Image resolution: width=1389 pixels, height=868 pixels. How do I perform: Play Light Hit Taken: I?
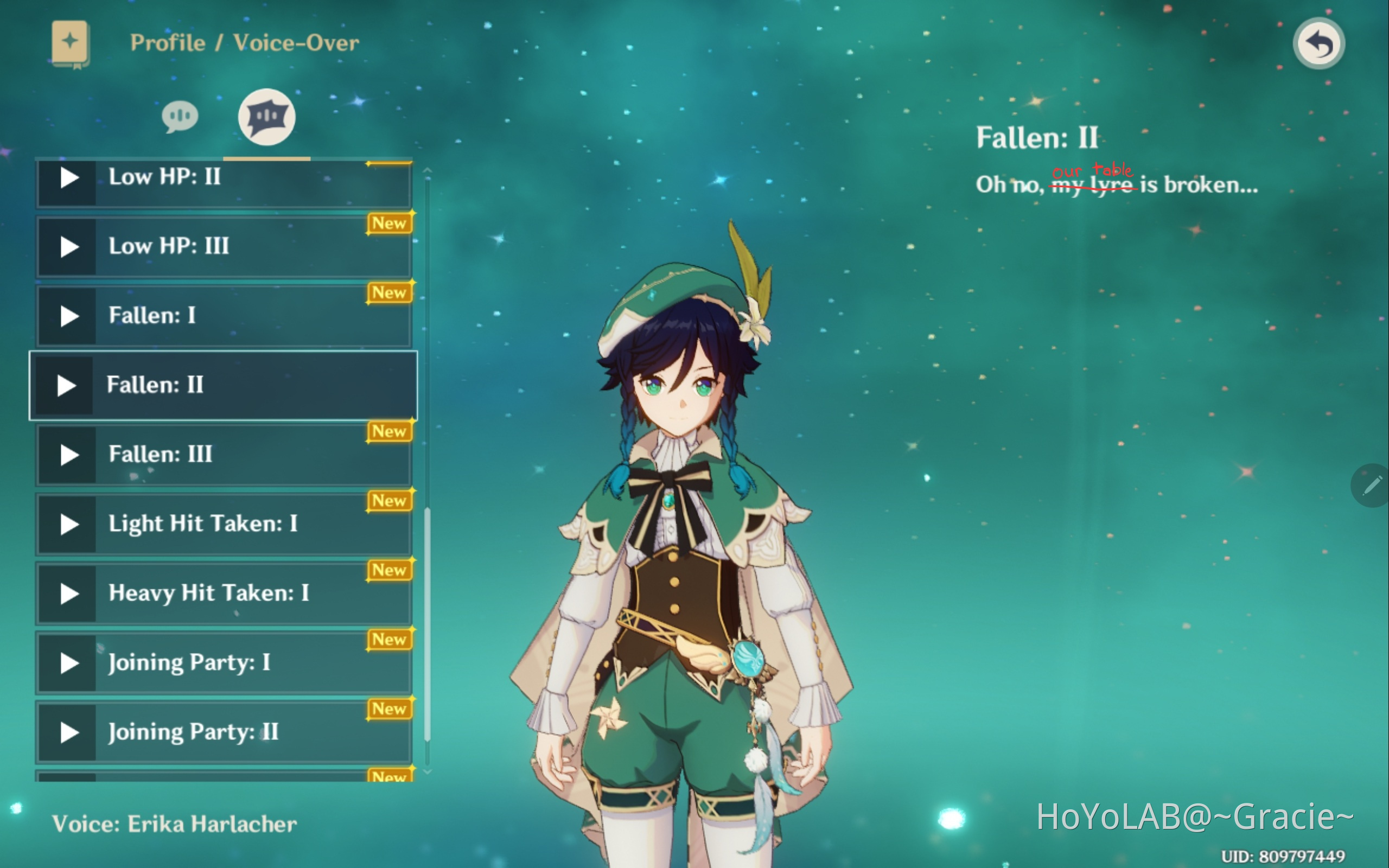69,525
